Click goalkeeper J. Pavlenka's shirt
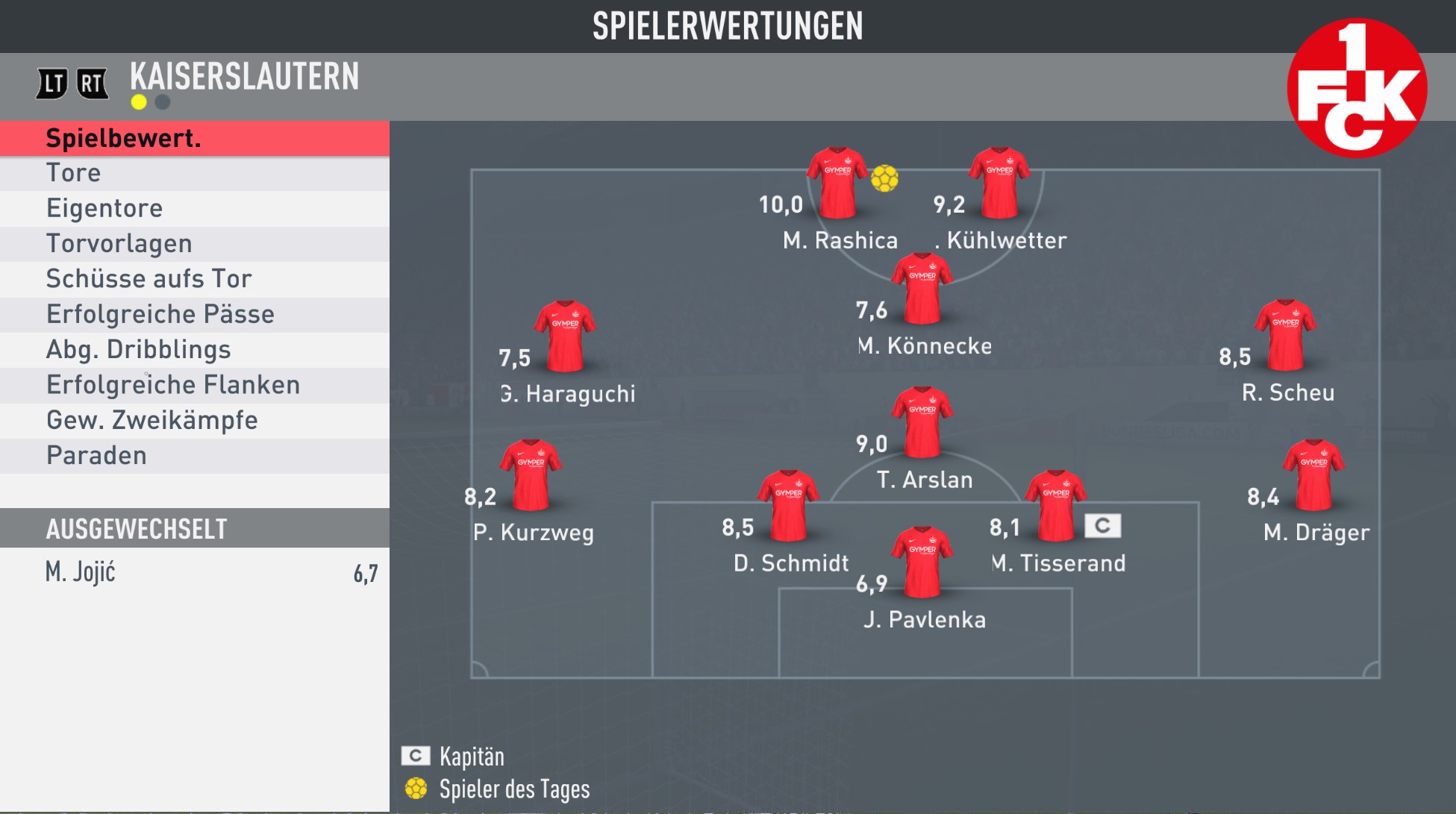Image resolution: width=1456 pixels, height=814 pixels. pos(922,562)
